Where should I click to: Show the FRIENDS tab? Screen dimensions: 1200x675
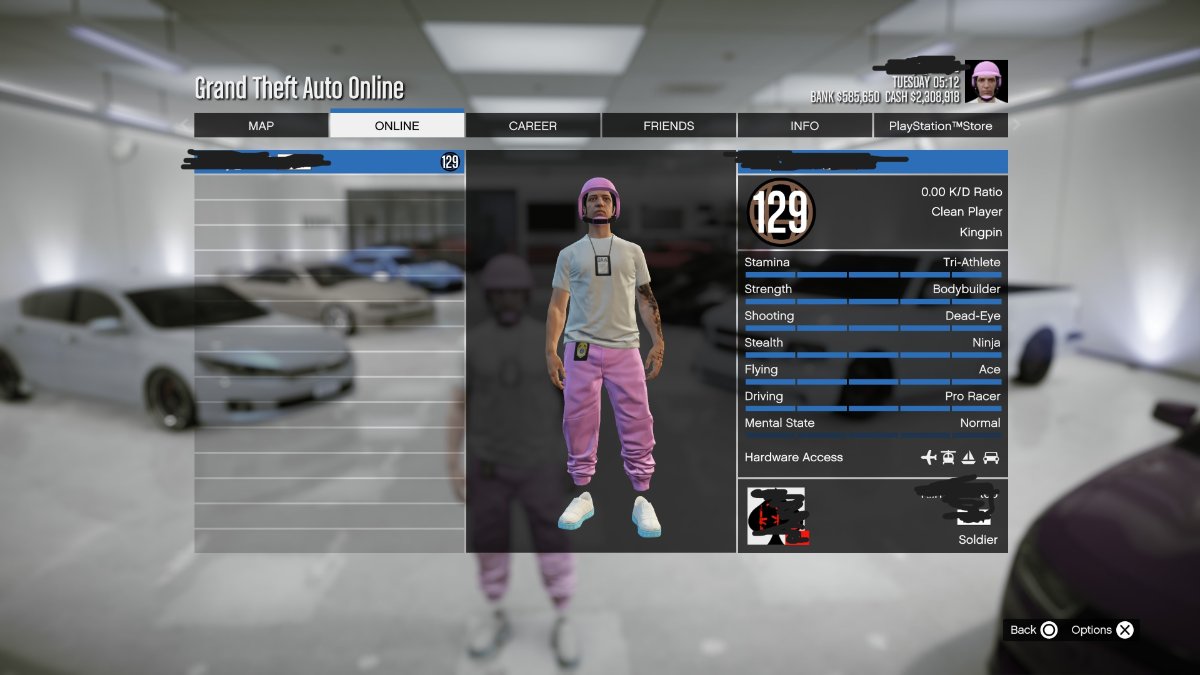point(669,126)
